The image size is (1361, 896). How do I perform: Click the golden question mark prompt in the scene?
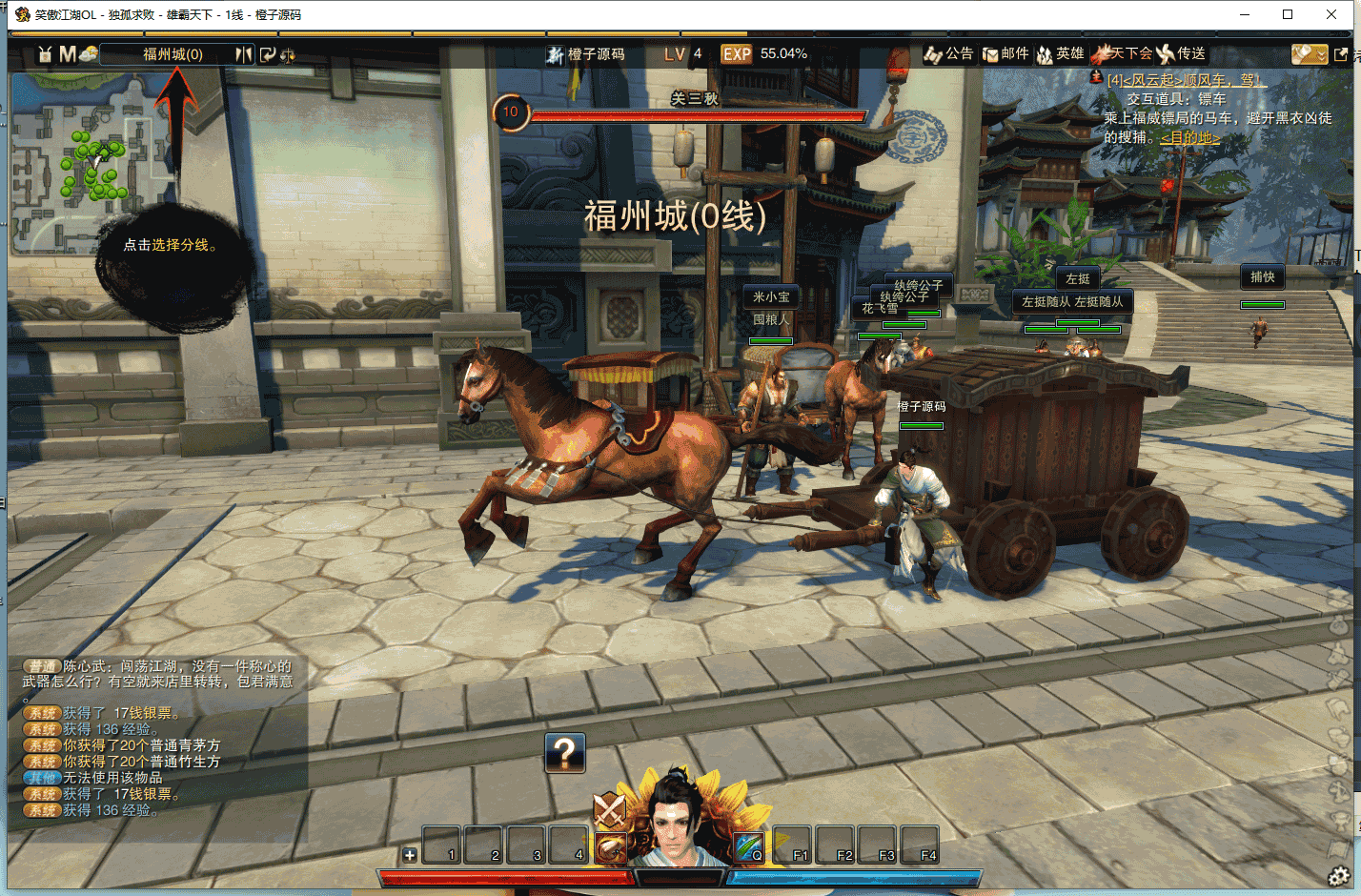[x=564, y=754]
